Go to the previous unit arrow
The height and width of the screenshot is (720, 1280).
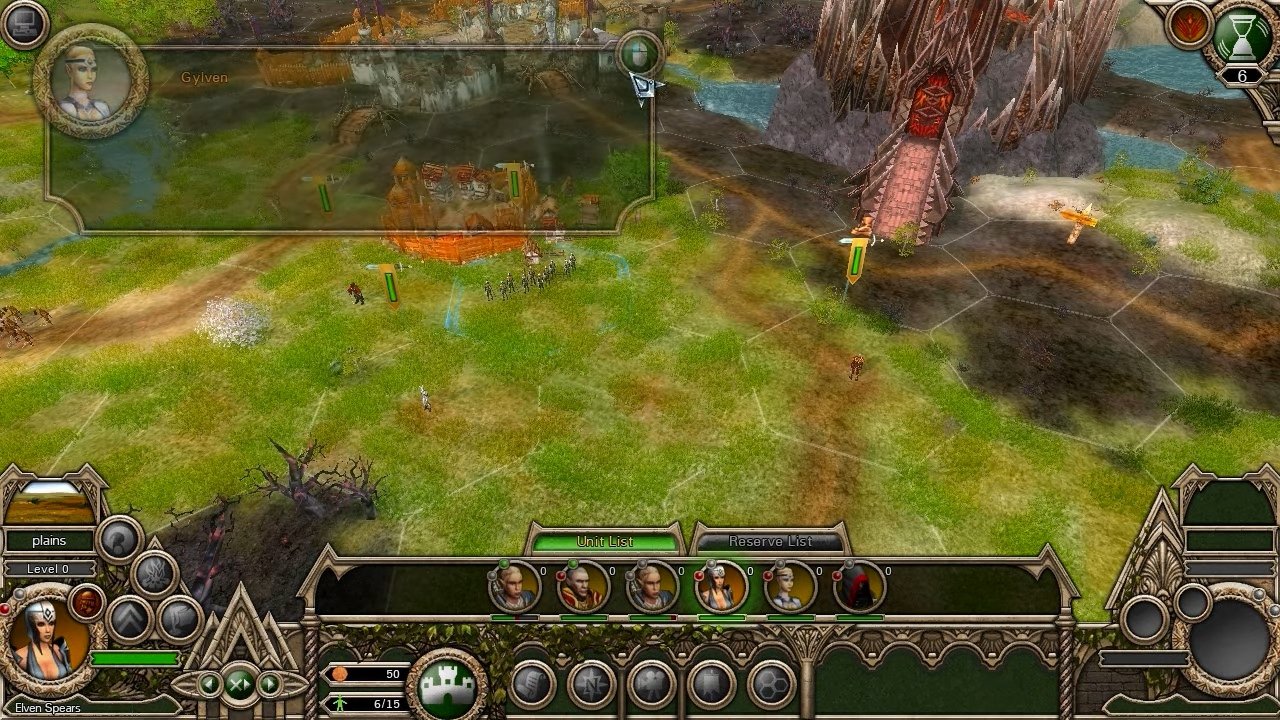click(x=210, y=684)
